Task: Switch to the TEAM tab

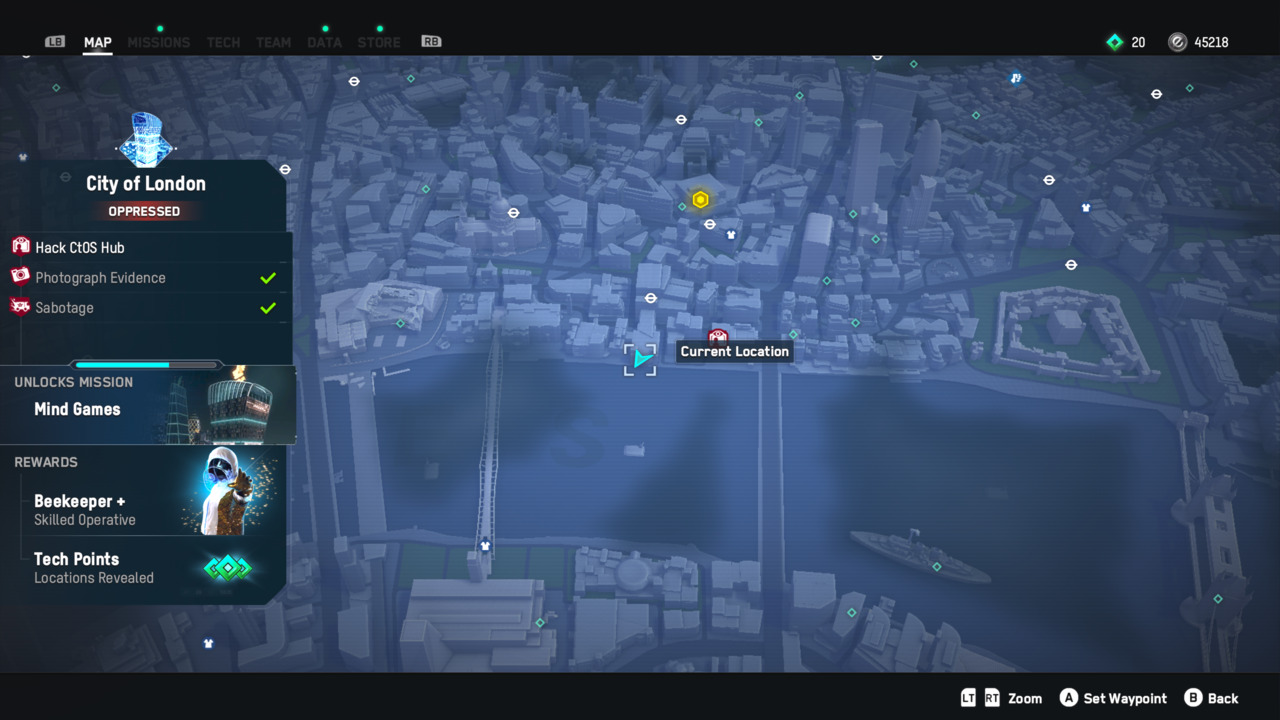Action: (x=273, y=42)
